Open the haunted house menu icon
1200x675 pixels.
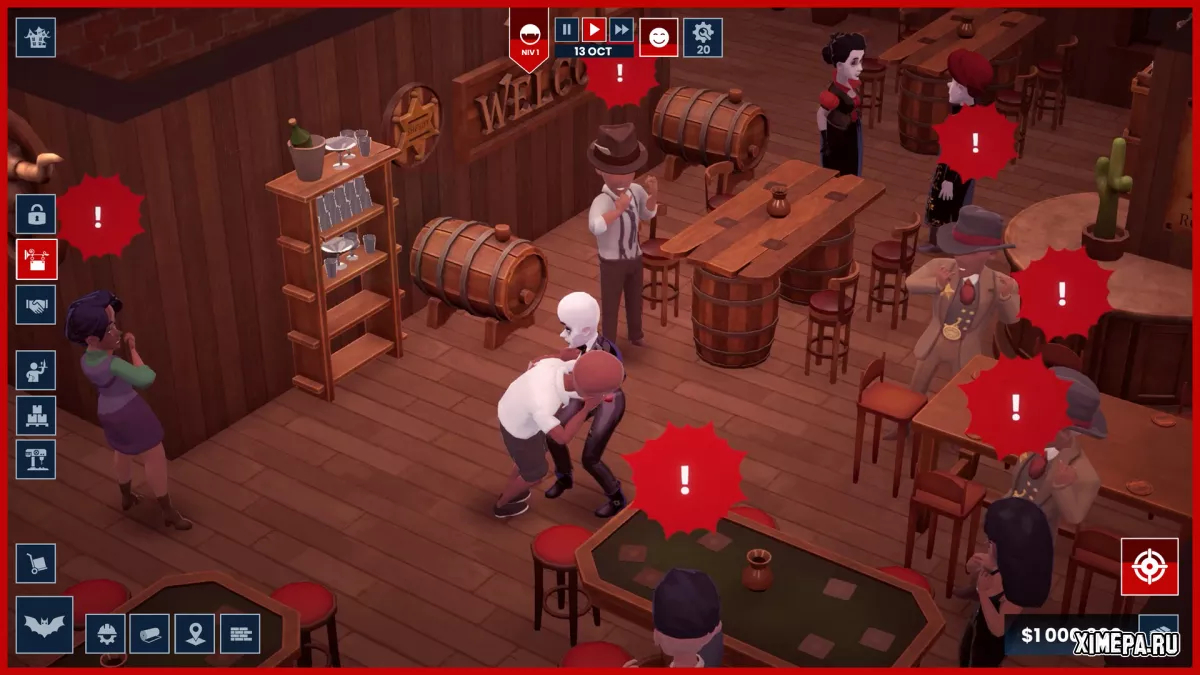[x=36, y=38]
